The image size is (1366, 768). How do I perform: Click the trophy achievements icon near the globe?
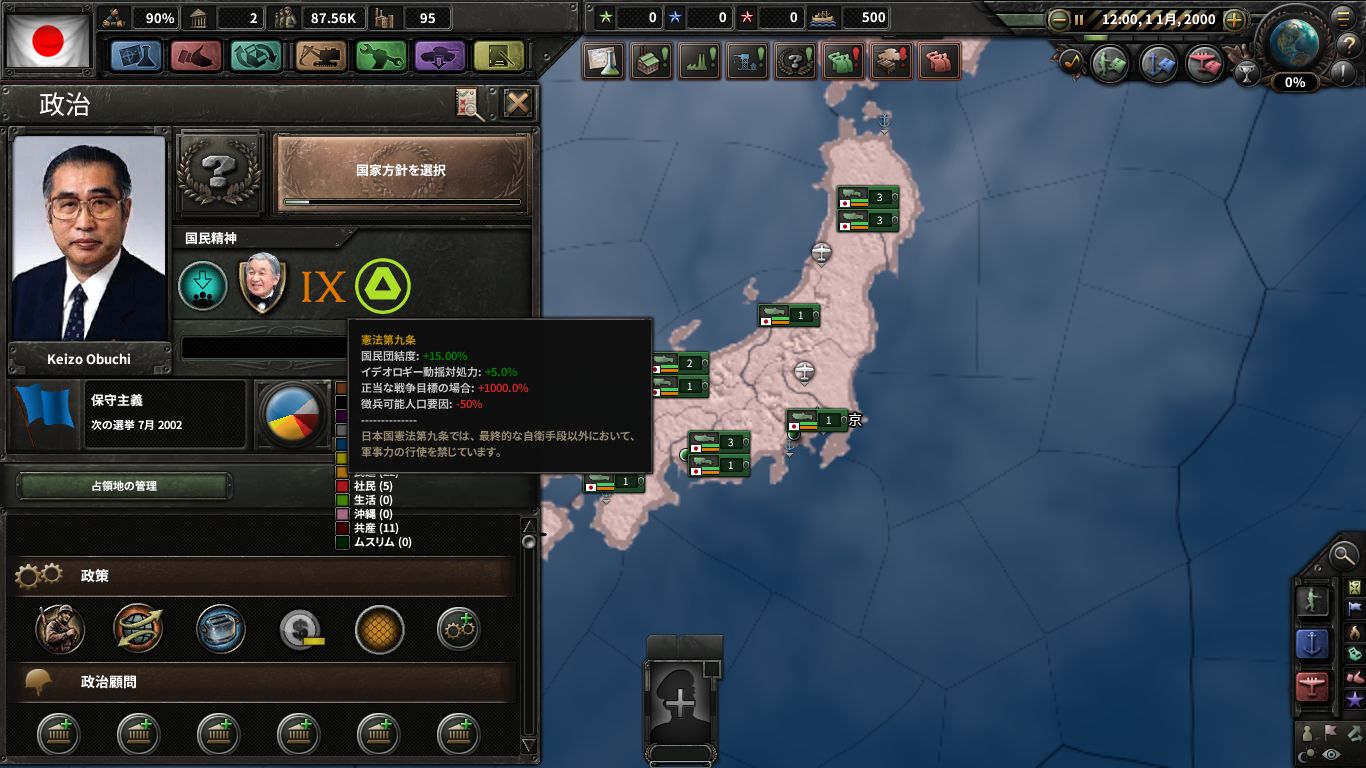click(x=1248, y=73)
